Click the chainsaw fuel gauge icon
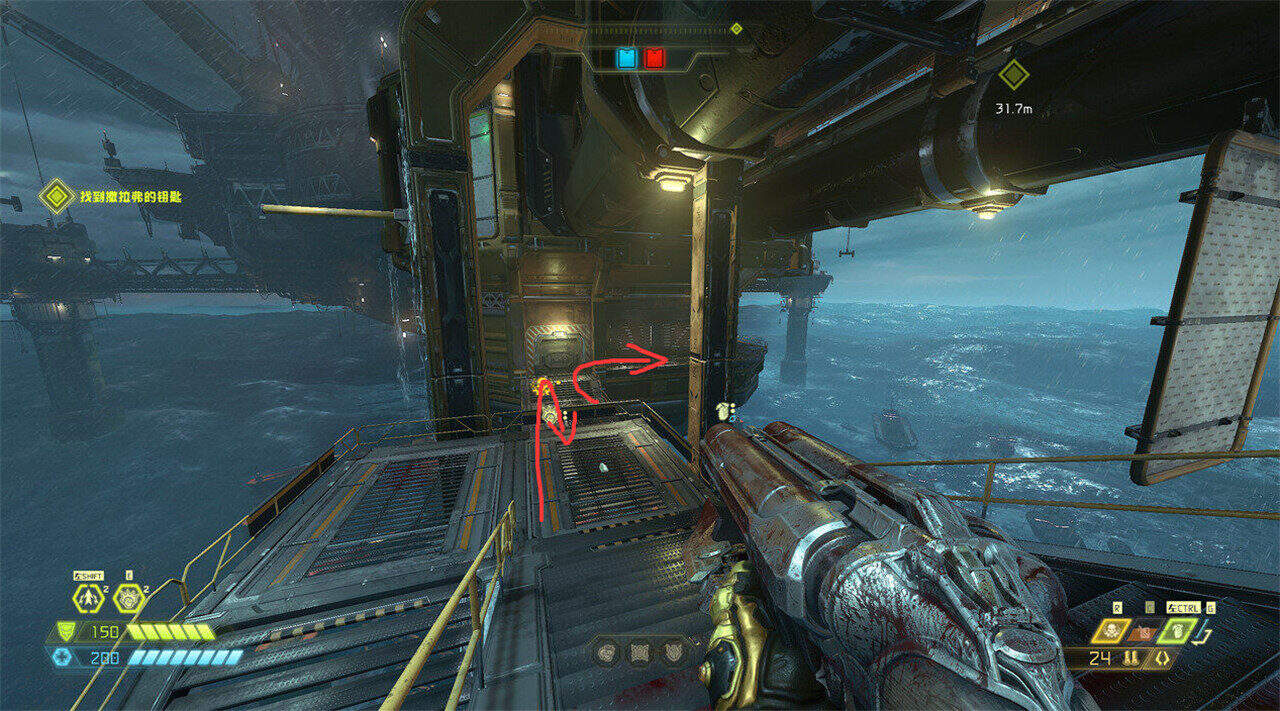Image resolution: width=1280 pixels, height=711 pixels. [1205, 633]
